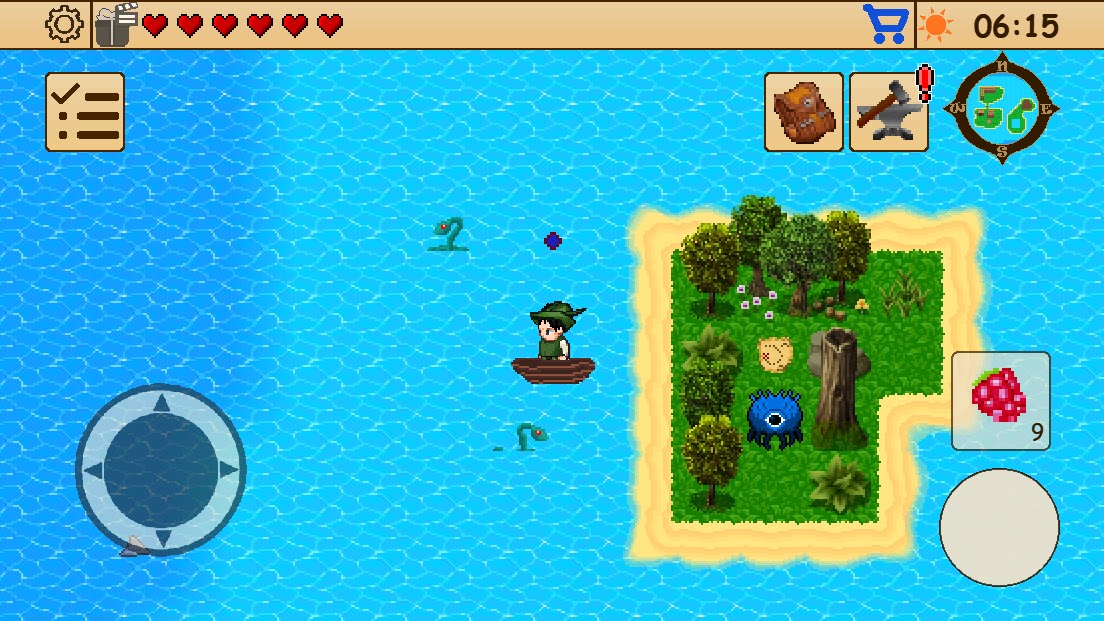The image size is (1104, 621).
Task: Tap the joystick left arrow
Action: pos(93,470)
